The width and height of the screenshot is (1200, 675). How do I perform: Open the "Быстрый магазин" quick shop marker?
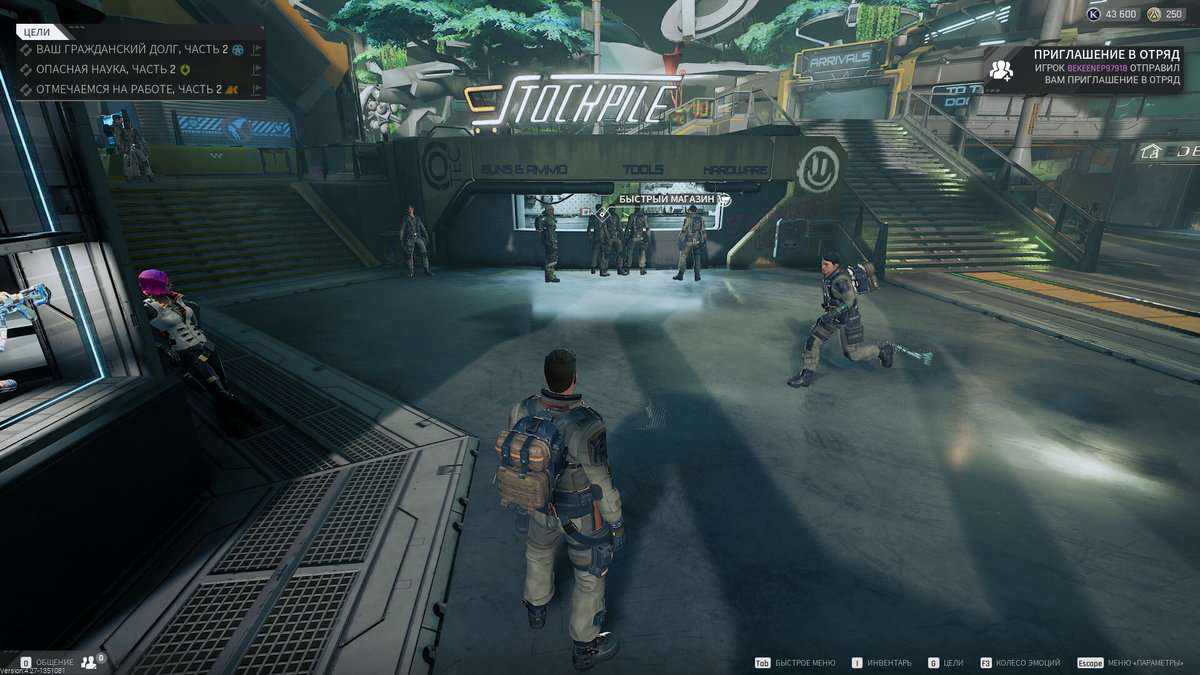click(x=668, y=200)
